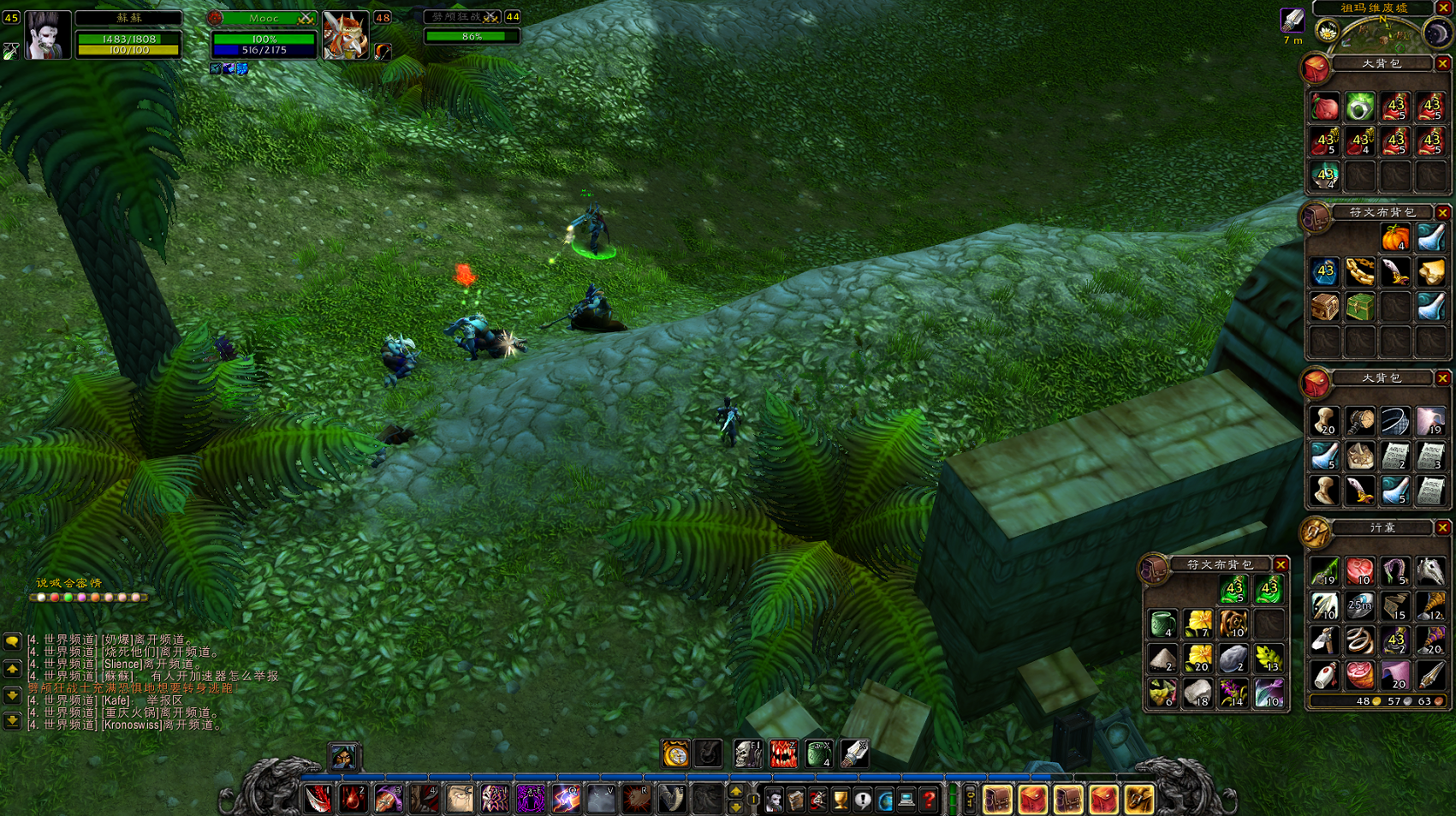The image size is (1456, 816).
Task: Select the white potion bottle item
Action: 1324,675
